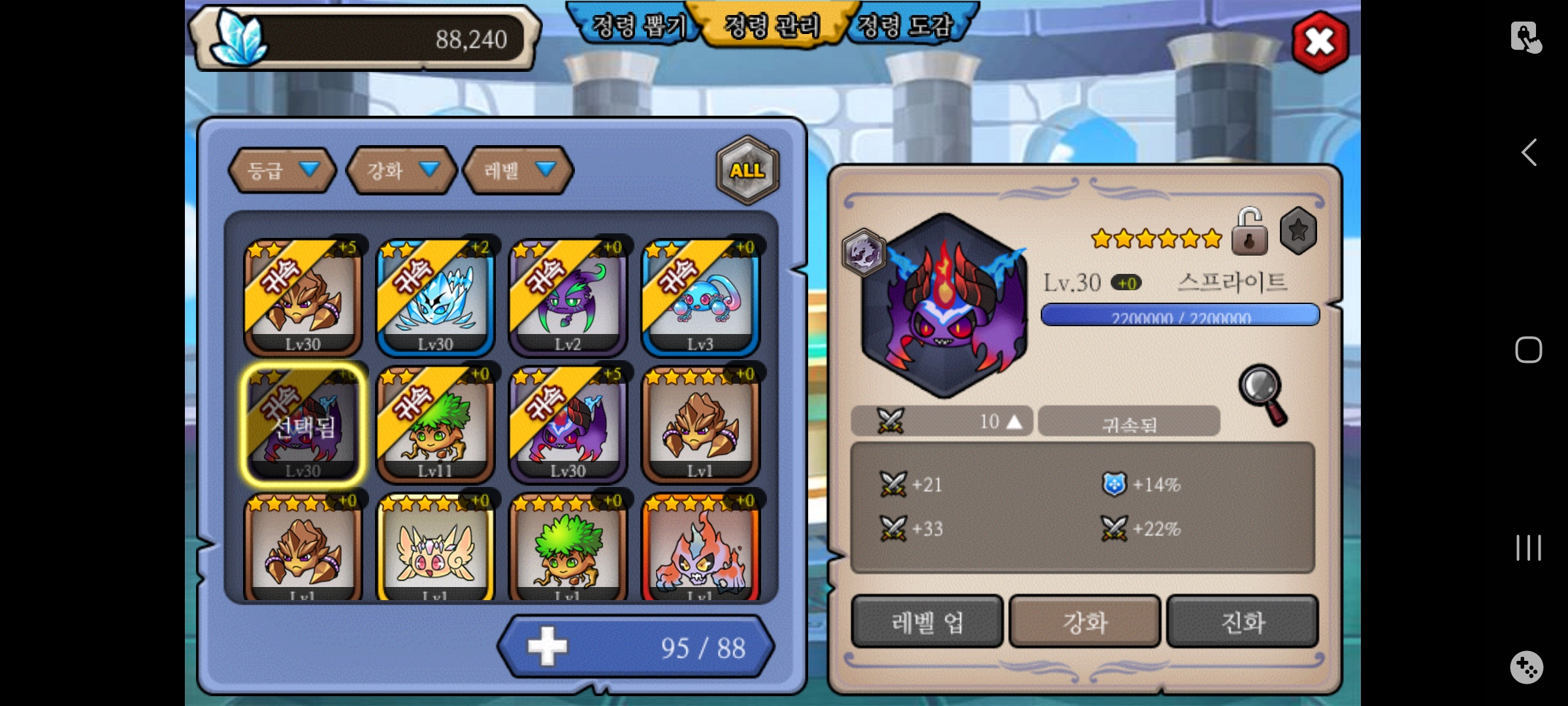Open the 강화 sort dropdown
This screenshot has width=1568, height=706.
pos(401,171)
